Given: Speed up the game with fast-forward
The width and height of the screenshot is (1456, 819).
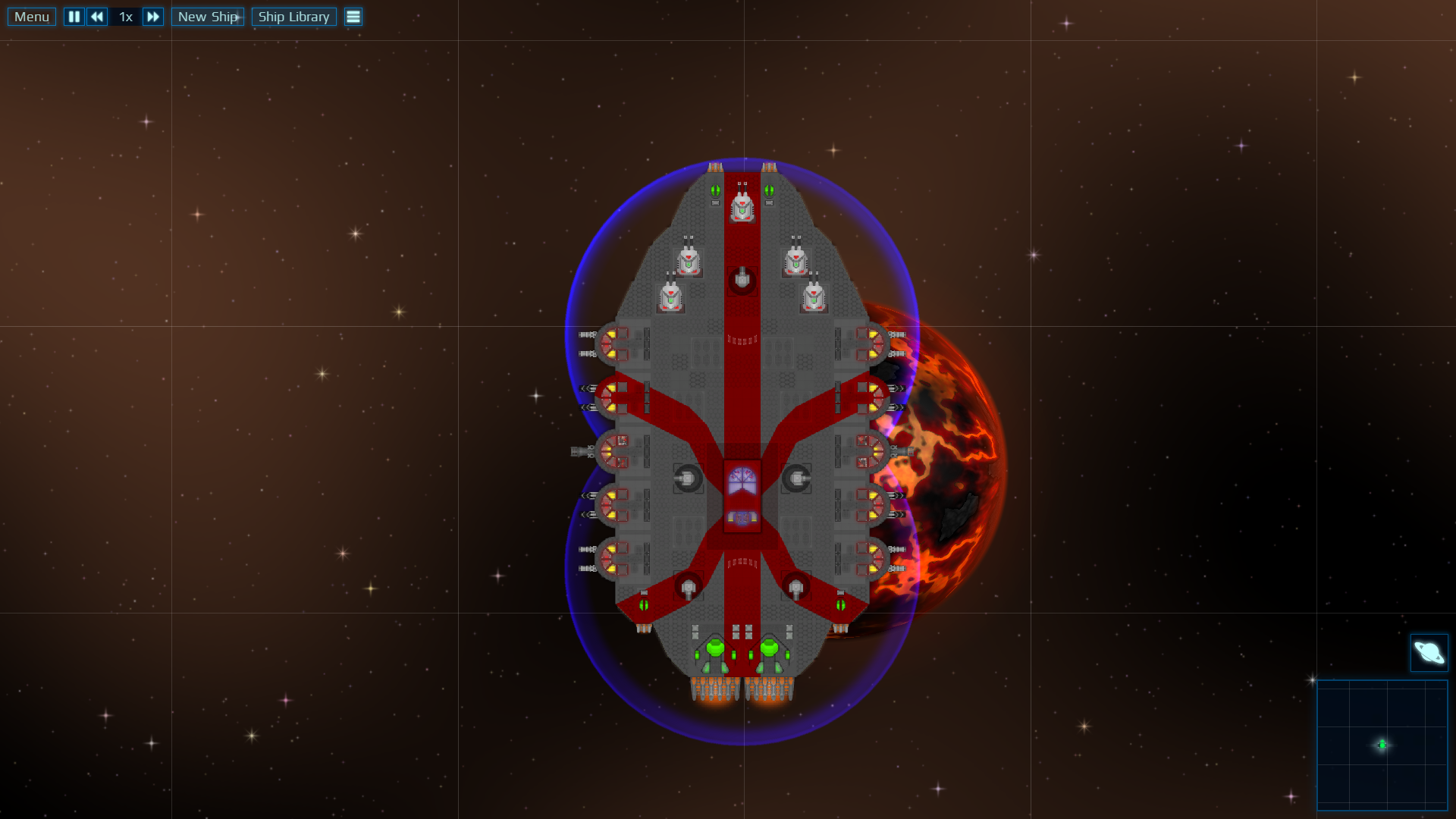Looking at the screenshot, I should coord(152,17).
